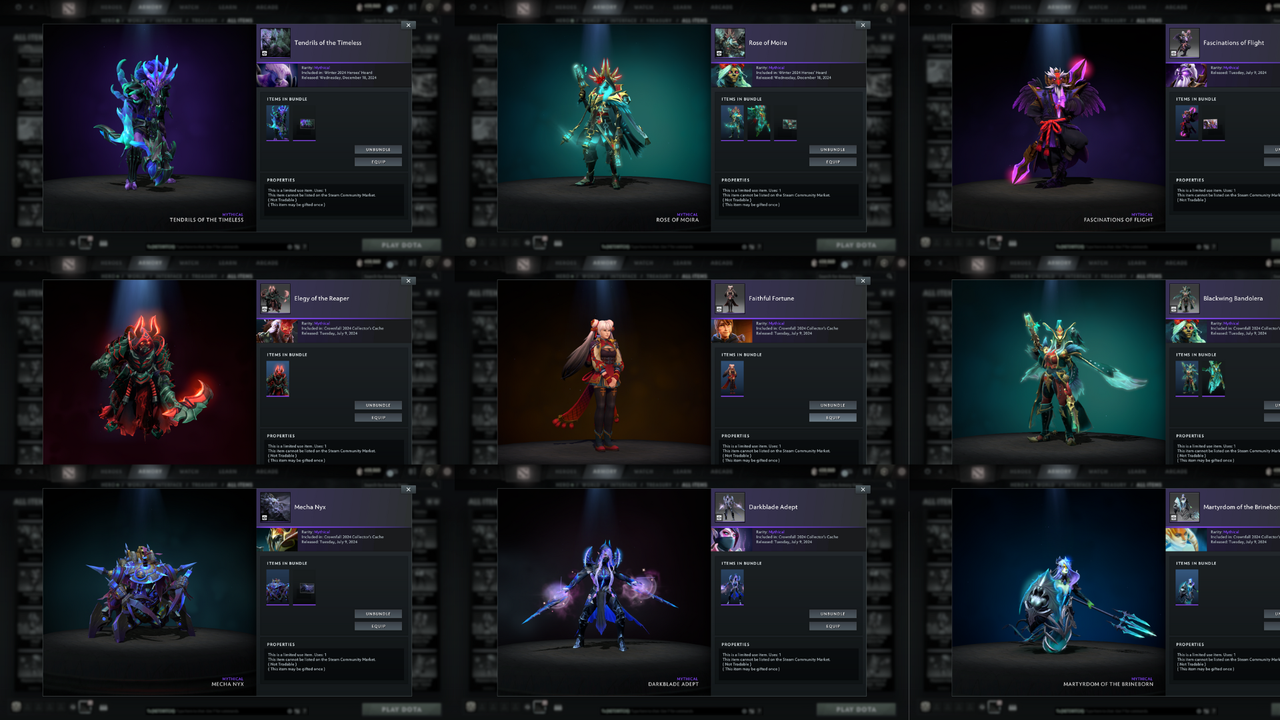Open the HEROES menu

[112, 8]
